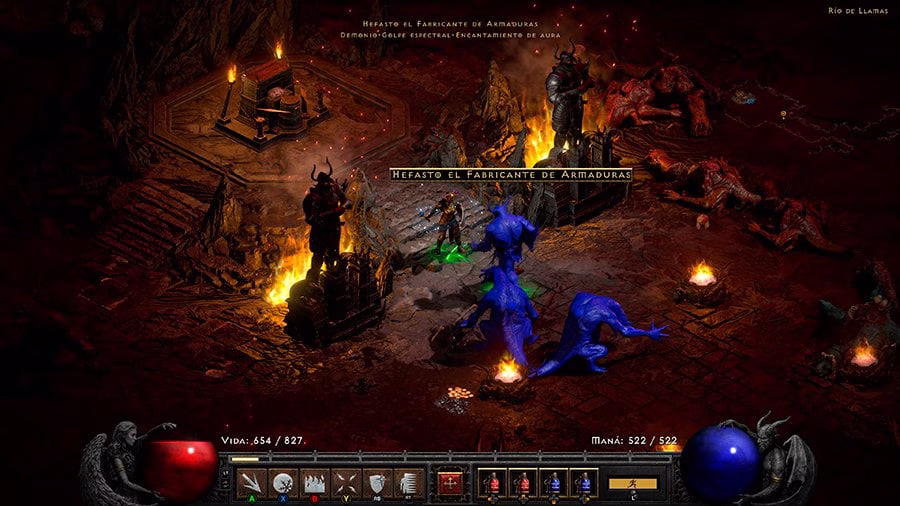Select the scroll tome skill slot
This screenshot has width=900, height=506.
click(407, 482)
